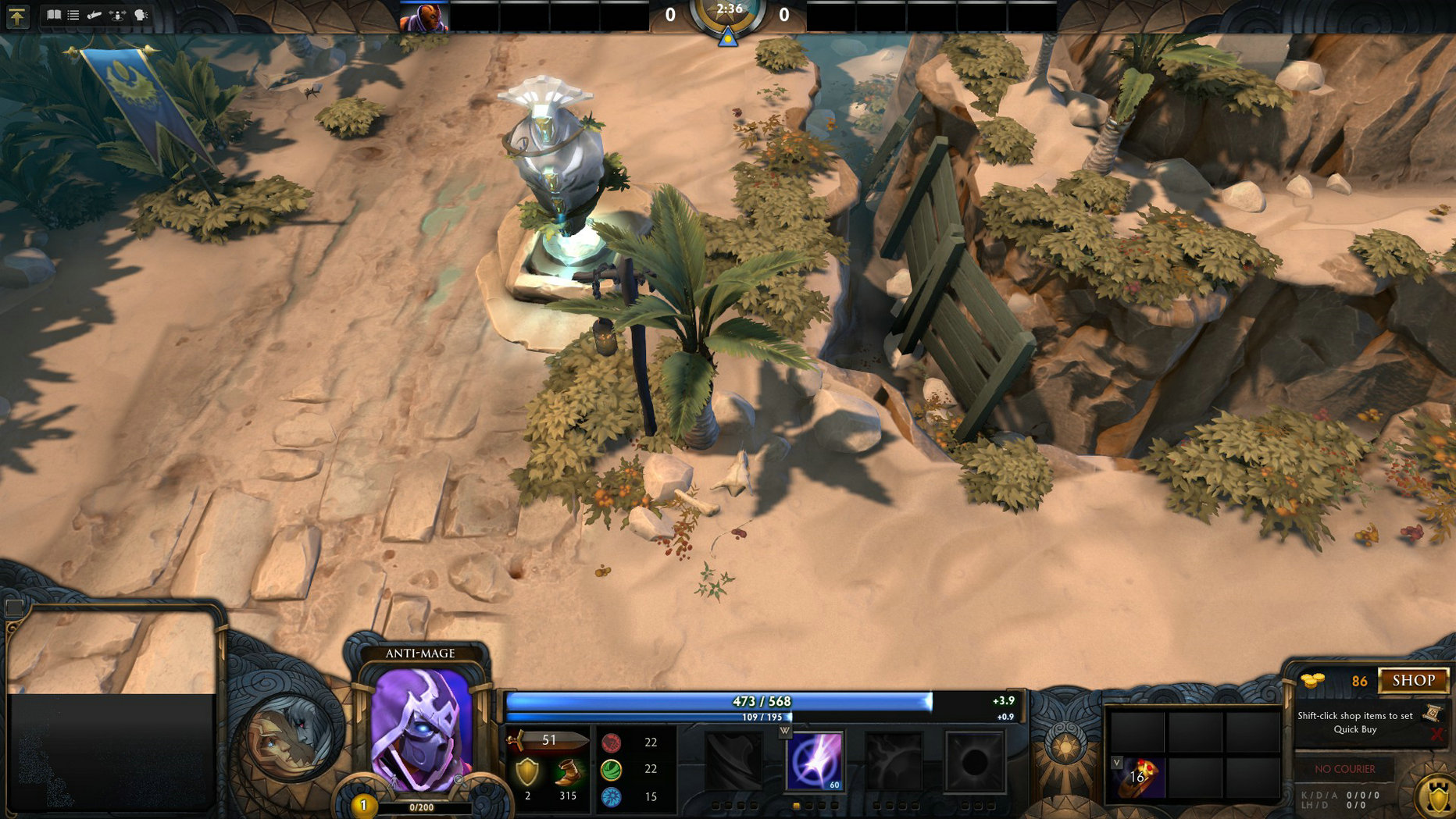
Task: Select the Mana Void ultimate ability slot
Action: coord(976,763)
